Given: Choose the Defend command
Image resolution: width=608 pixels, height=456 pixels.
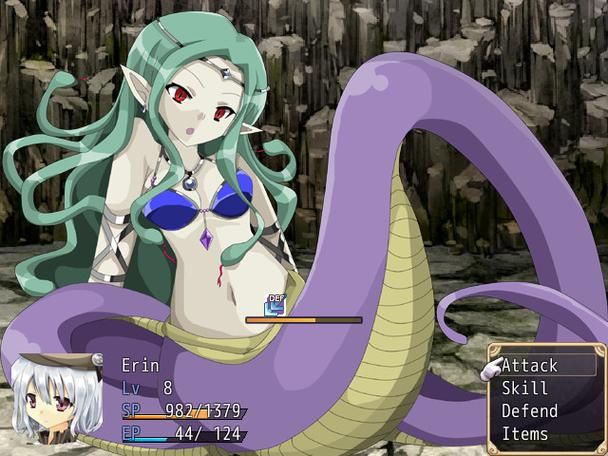Looking at the screenshot, I should 530,411.
